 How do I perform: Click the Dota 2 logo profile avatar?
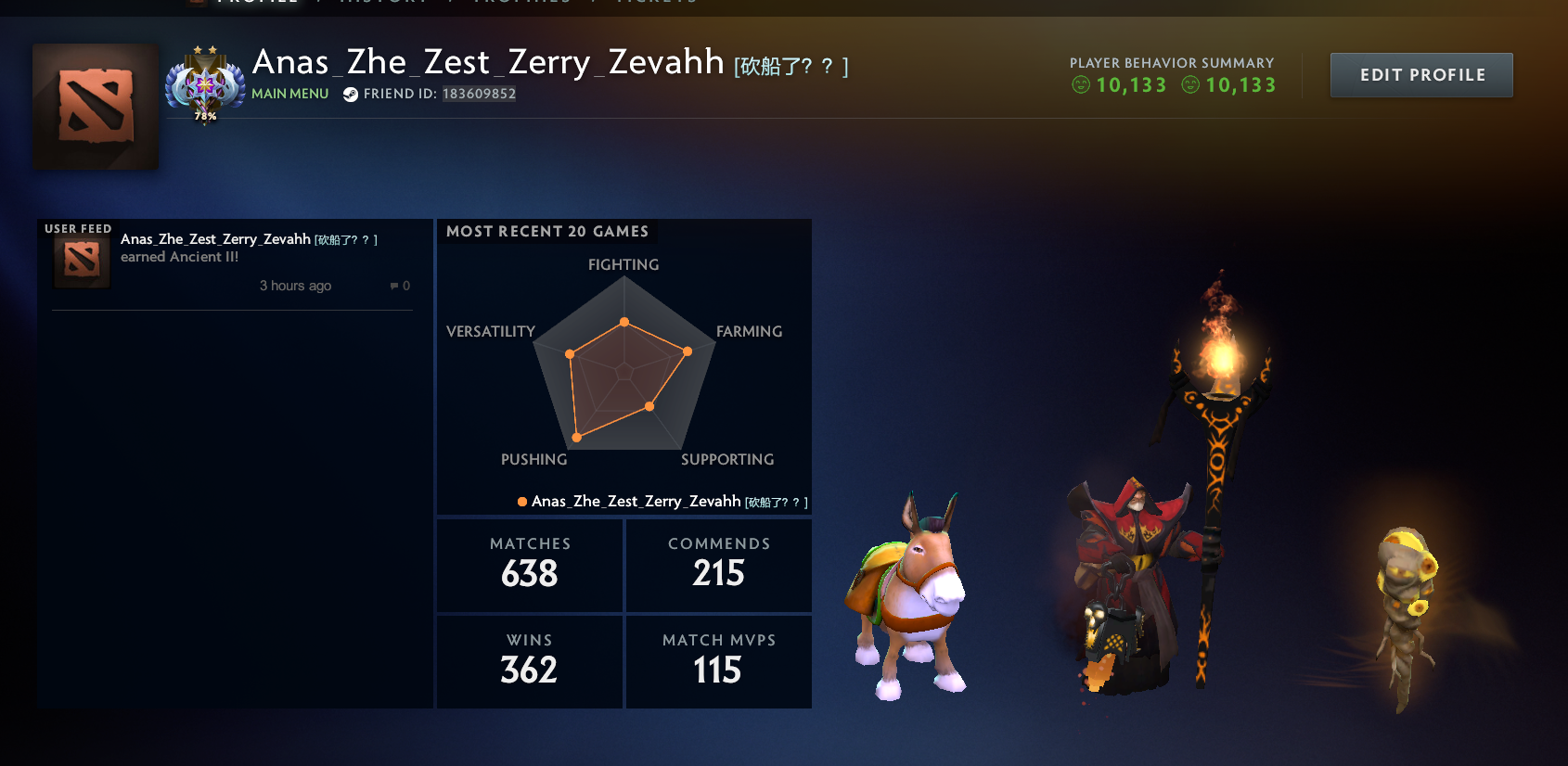click(95, 106)
